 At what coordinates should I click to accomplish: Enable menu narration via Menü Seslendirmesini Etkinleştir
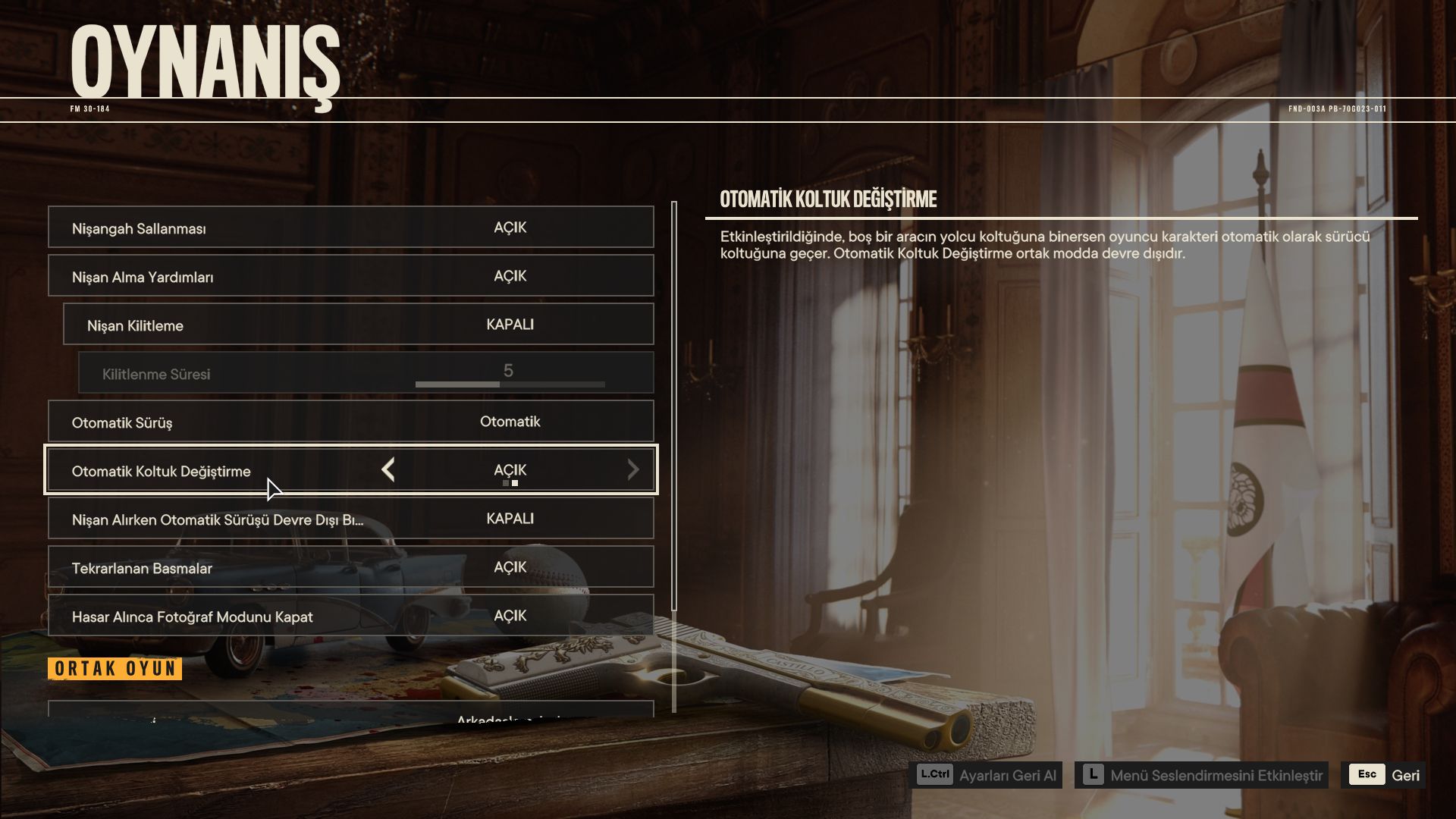point(1201,775)
